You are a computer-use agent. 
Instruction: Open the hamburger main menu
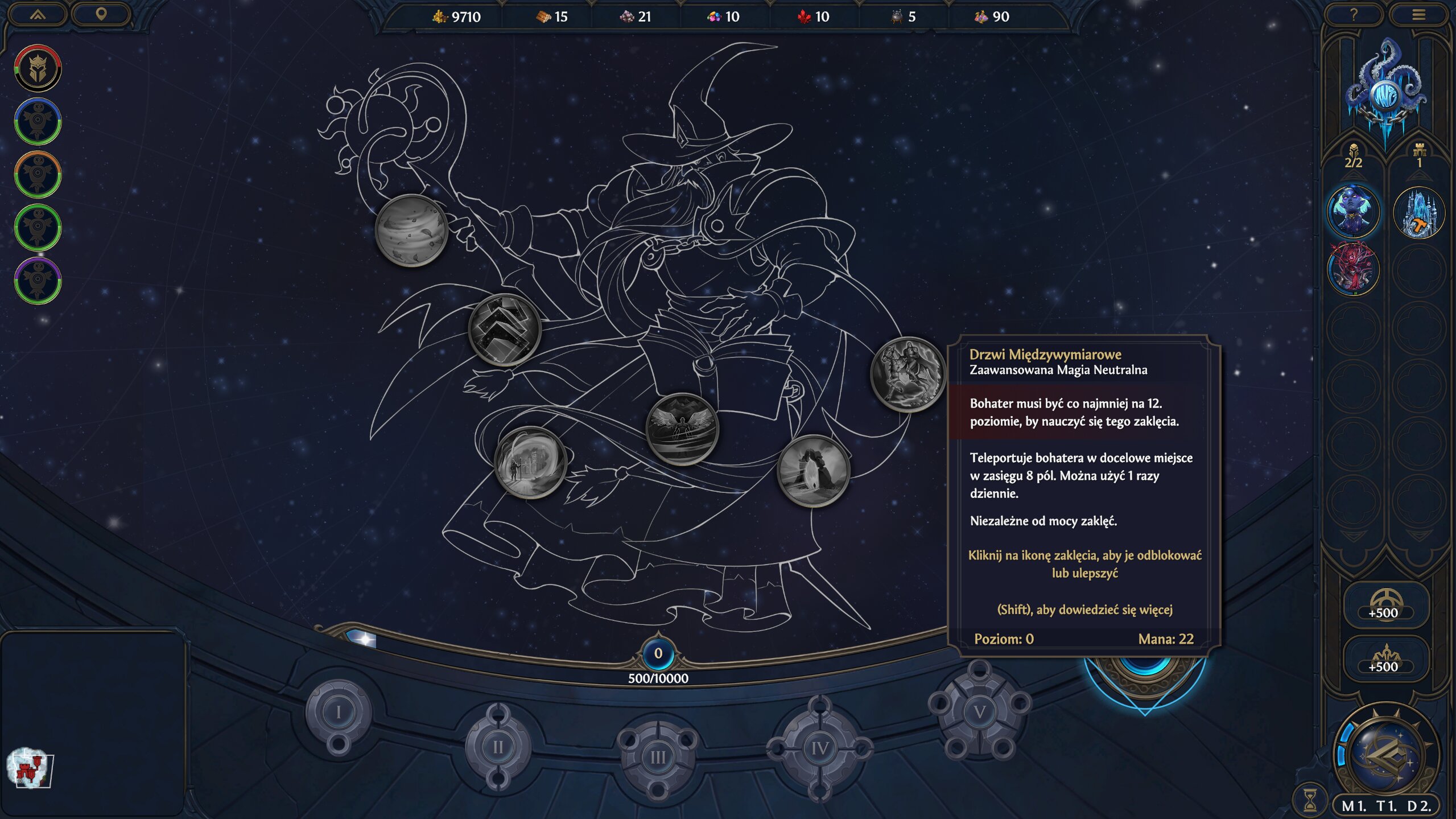pyautogui.click(x=1418, y=15)
